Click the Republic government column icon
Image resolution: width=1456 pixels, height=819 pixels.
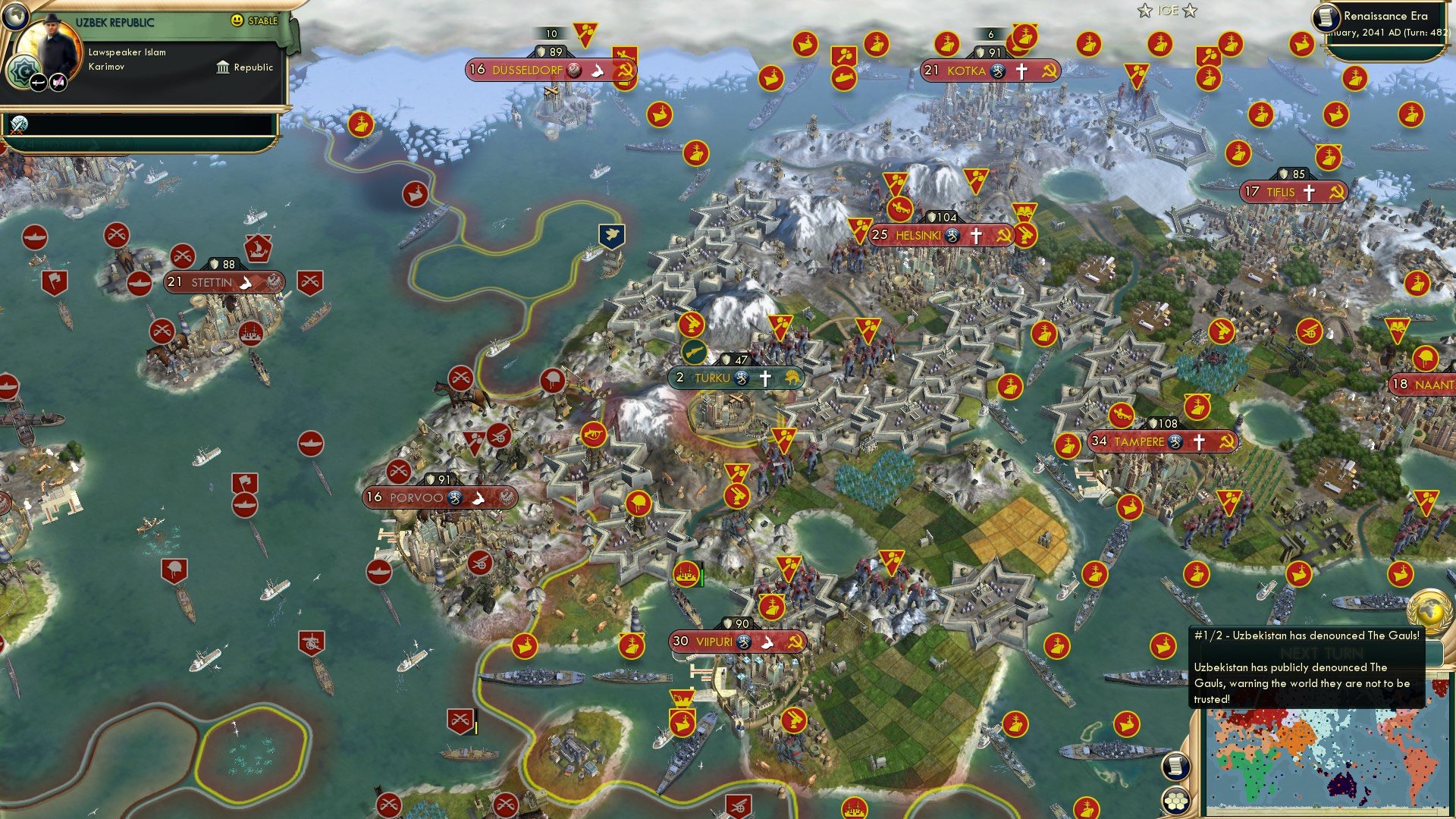(x=222, y=67)
